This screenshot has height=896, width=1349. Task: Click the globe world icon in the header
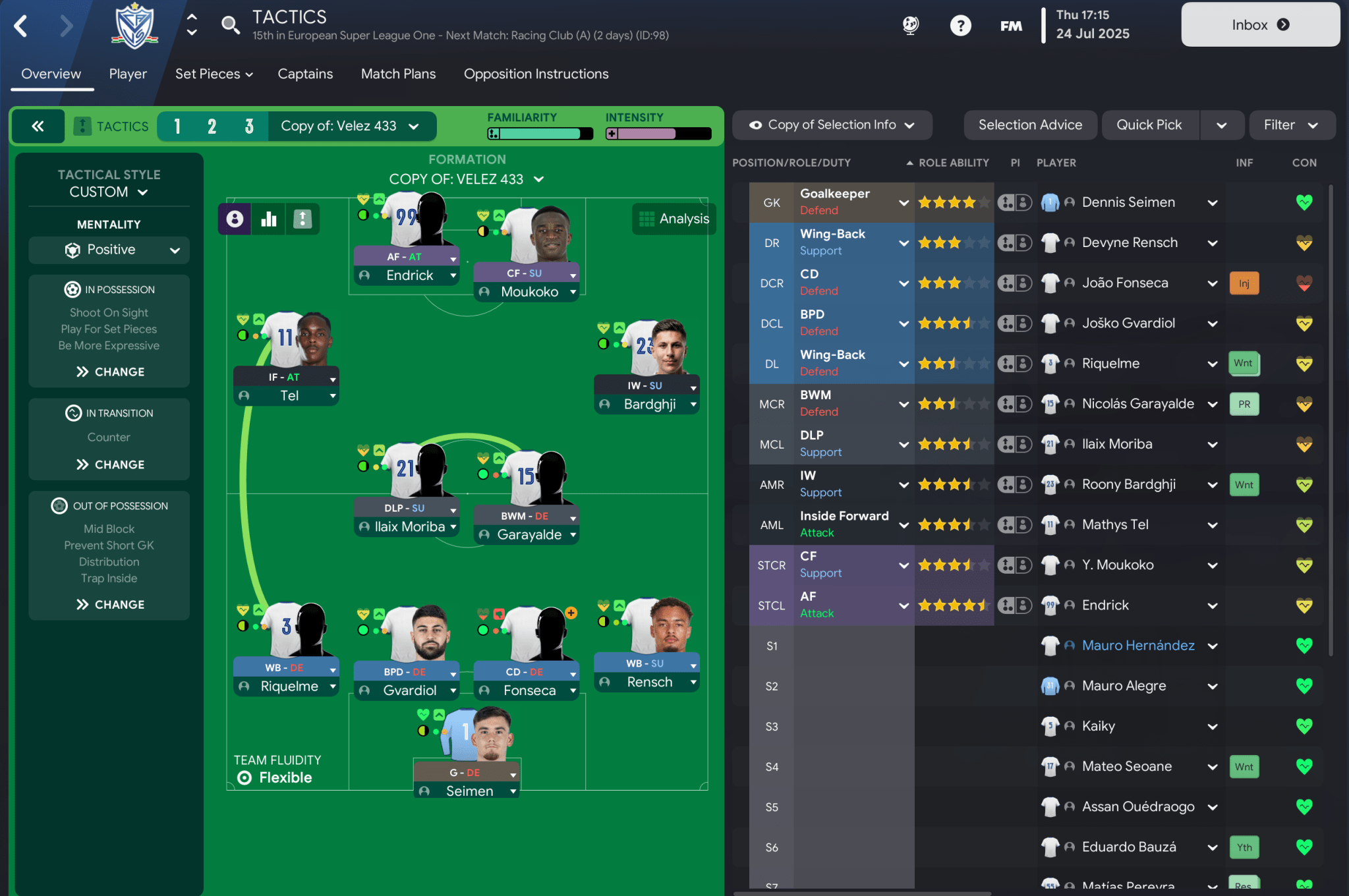910,25
